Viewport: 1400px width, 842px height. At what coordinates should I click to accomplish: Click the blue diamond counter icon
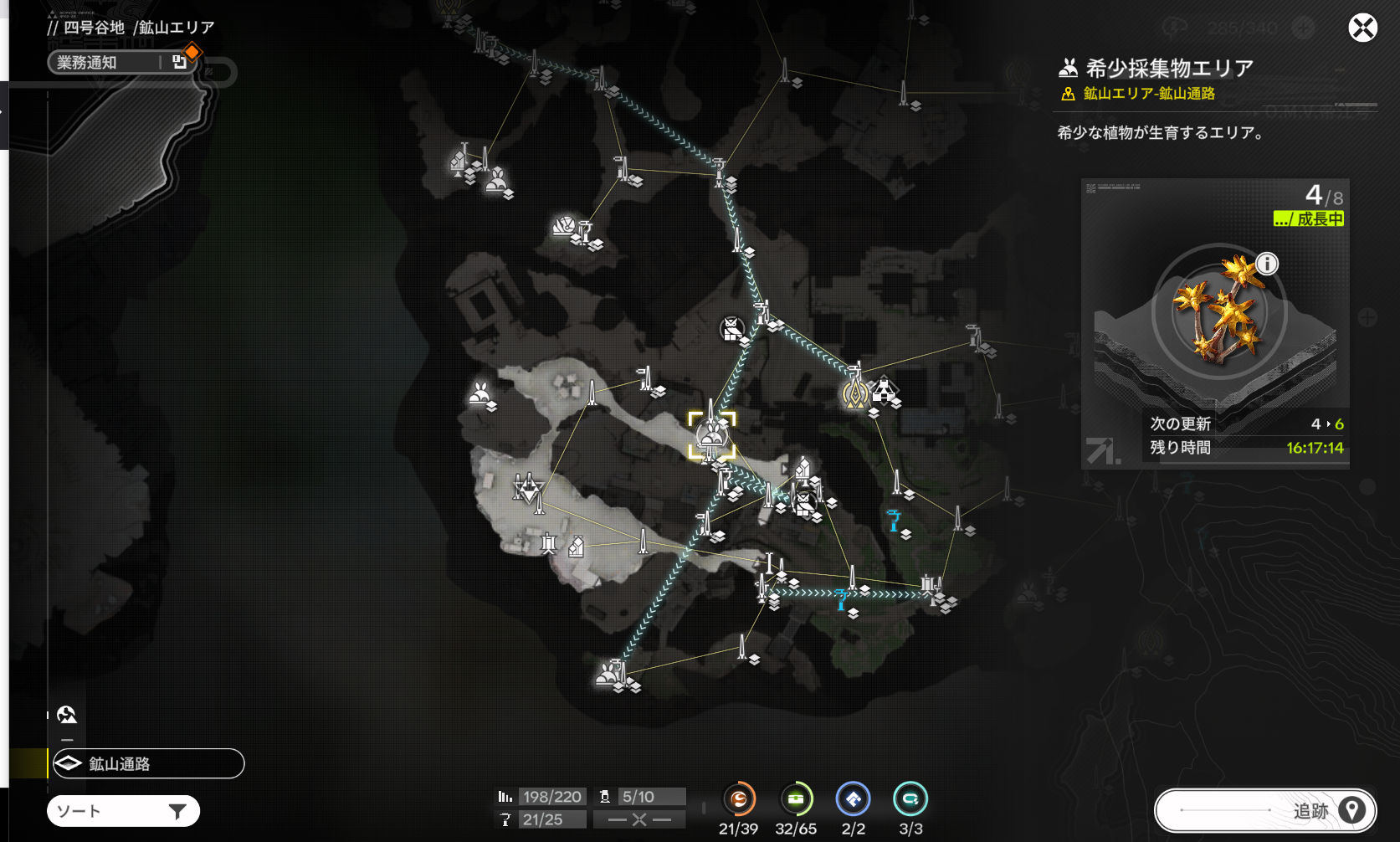coord(853,799)
